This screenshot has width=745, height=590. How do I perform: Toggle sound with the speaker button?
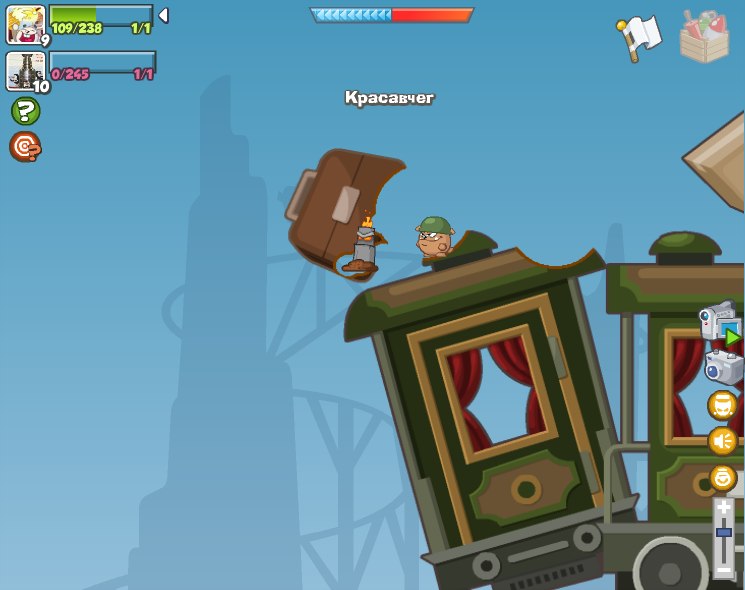tap(722, 441)
